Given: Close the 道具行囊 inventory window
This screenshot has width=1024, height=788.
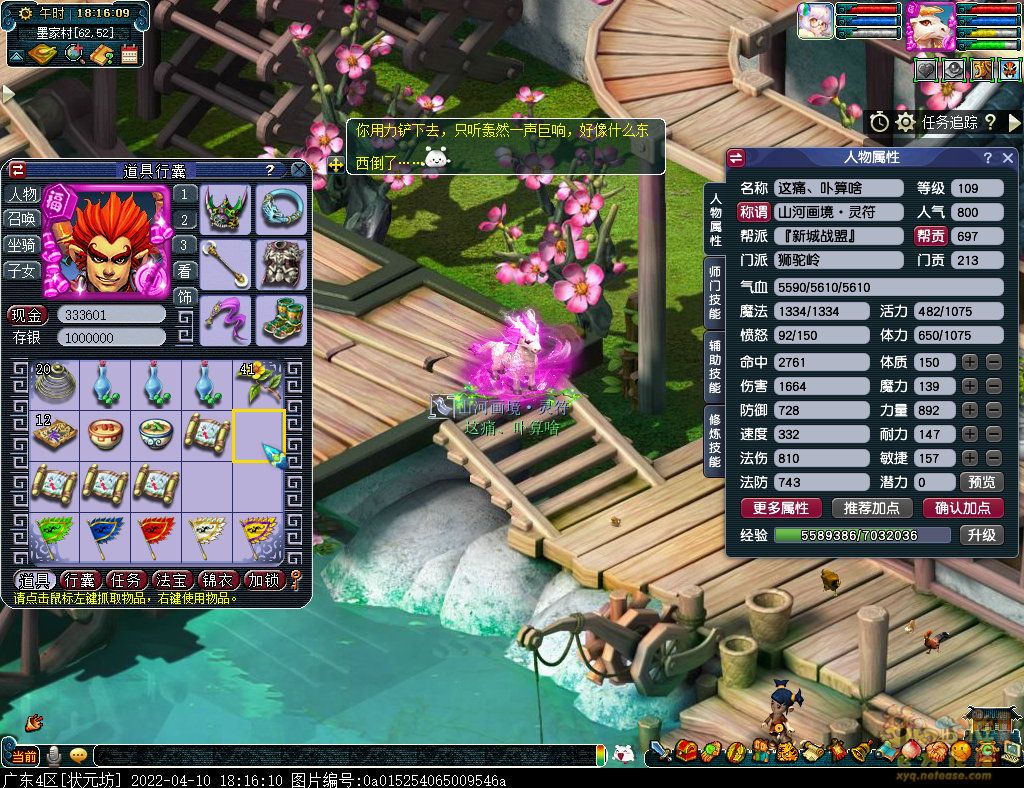Looking at the screenshot, I should (298, 170).
